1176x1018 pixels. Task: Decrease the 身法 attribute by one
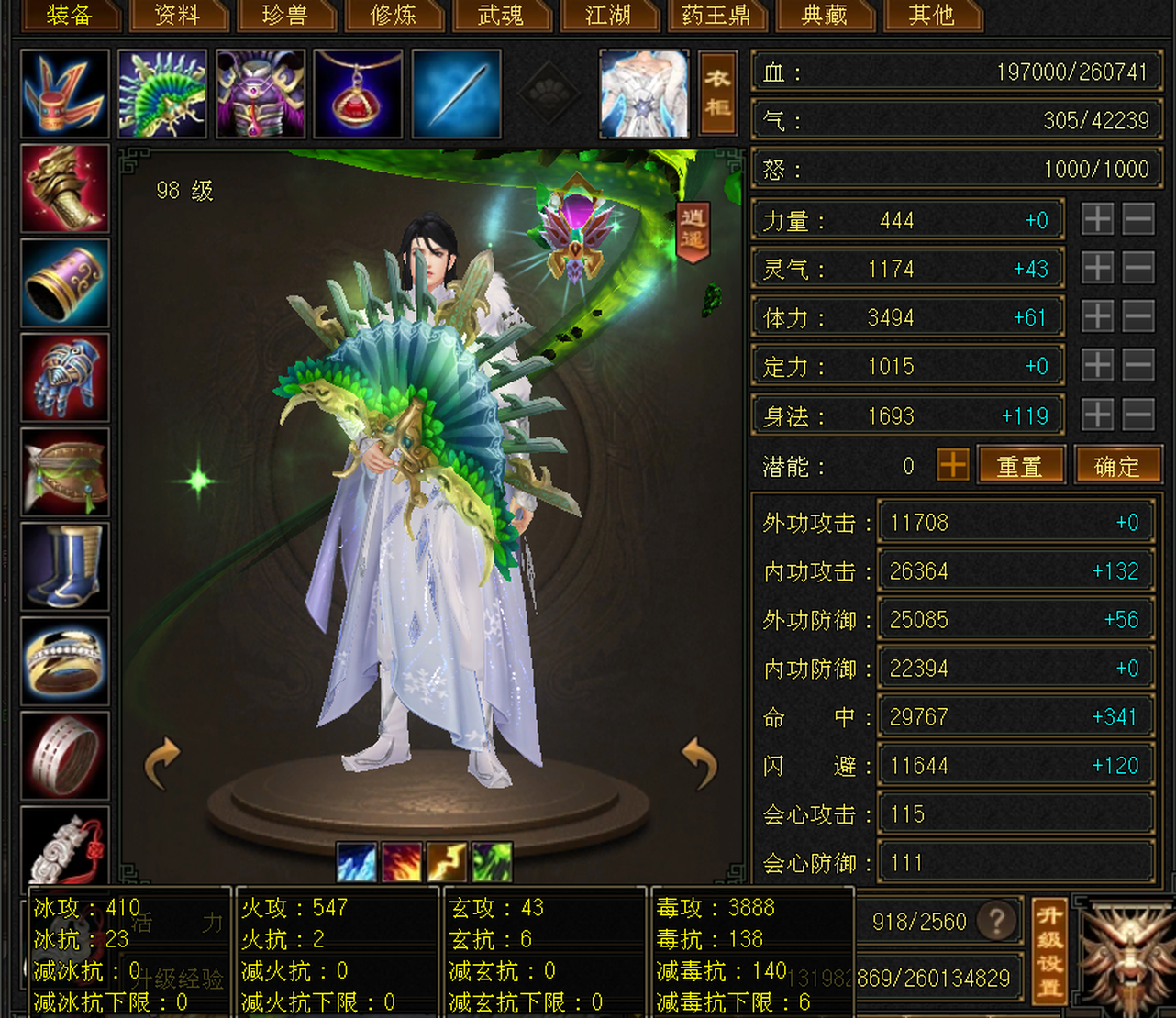(x=1138, y=415)
